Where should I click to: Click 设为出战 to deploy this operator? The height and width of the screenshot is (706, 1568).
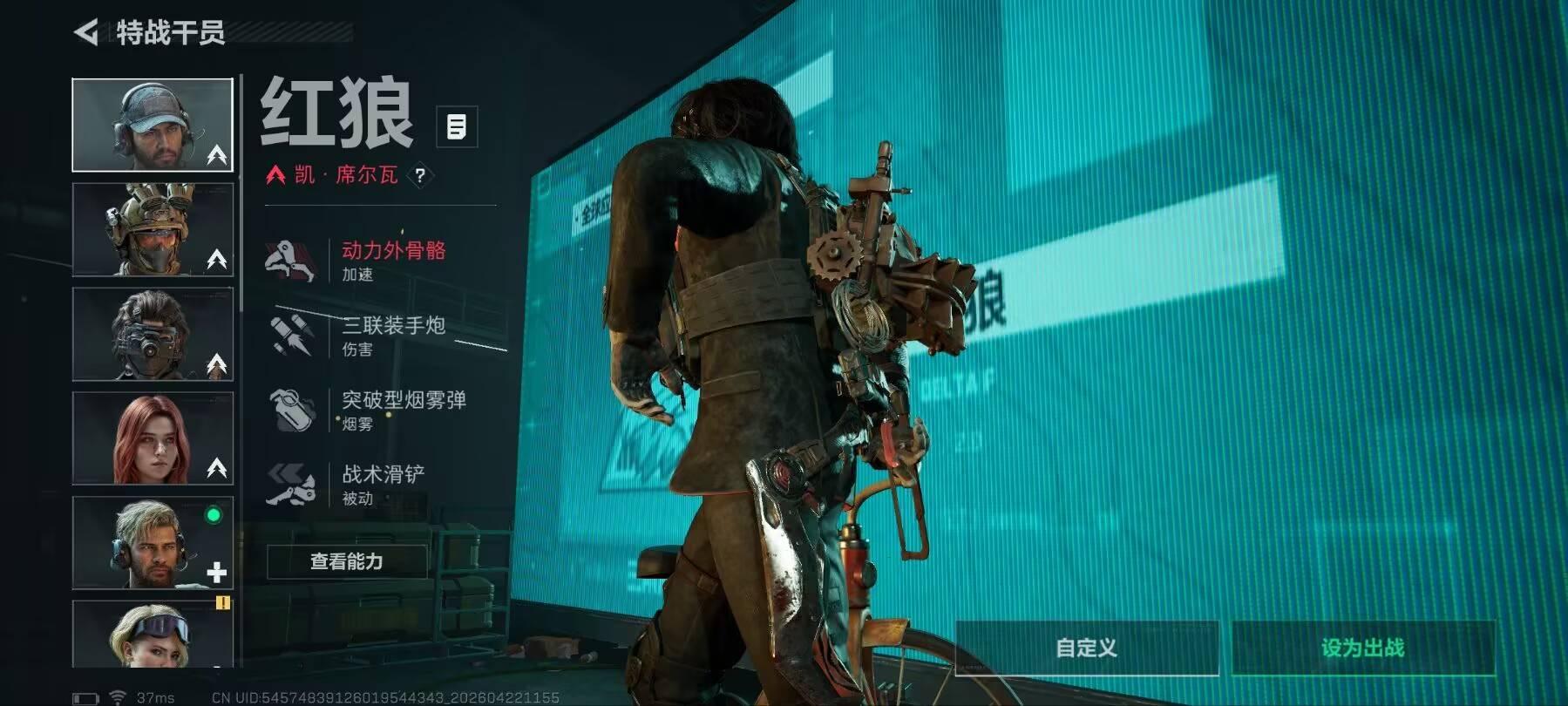coord(1362,648)
